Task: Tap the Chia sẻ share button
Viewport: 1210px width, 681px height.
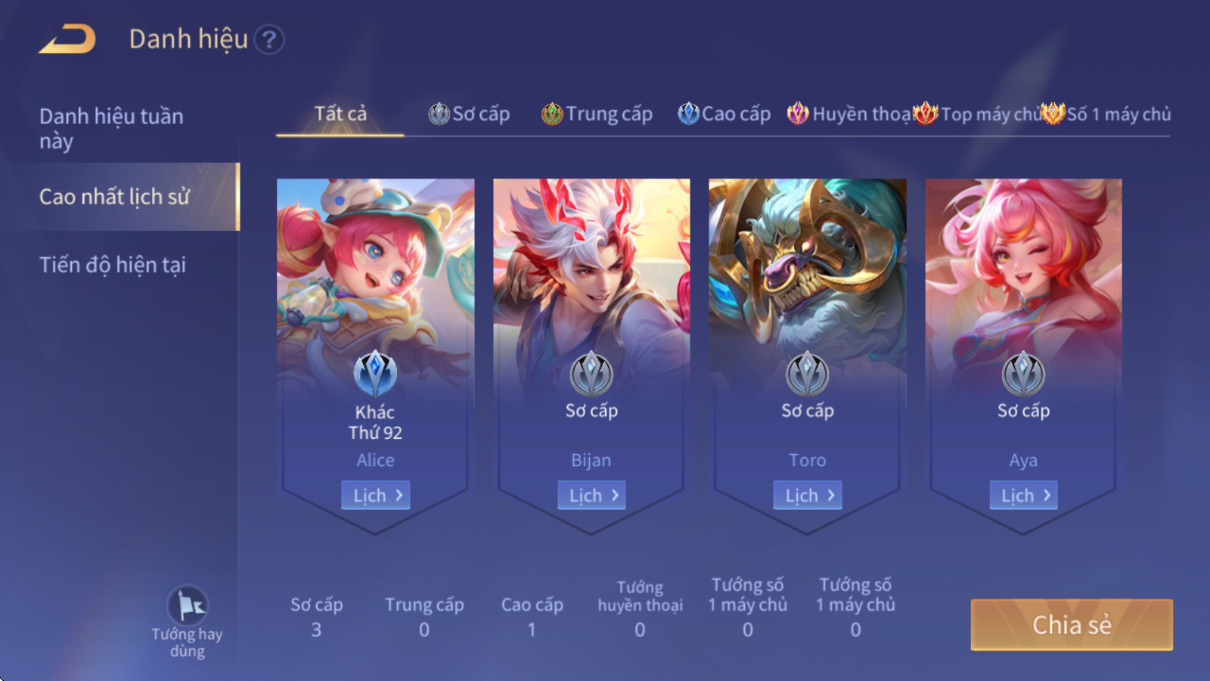Action: 1071,625
